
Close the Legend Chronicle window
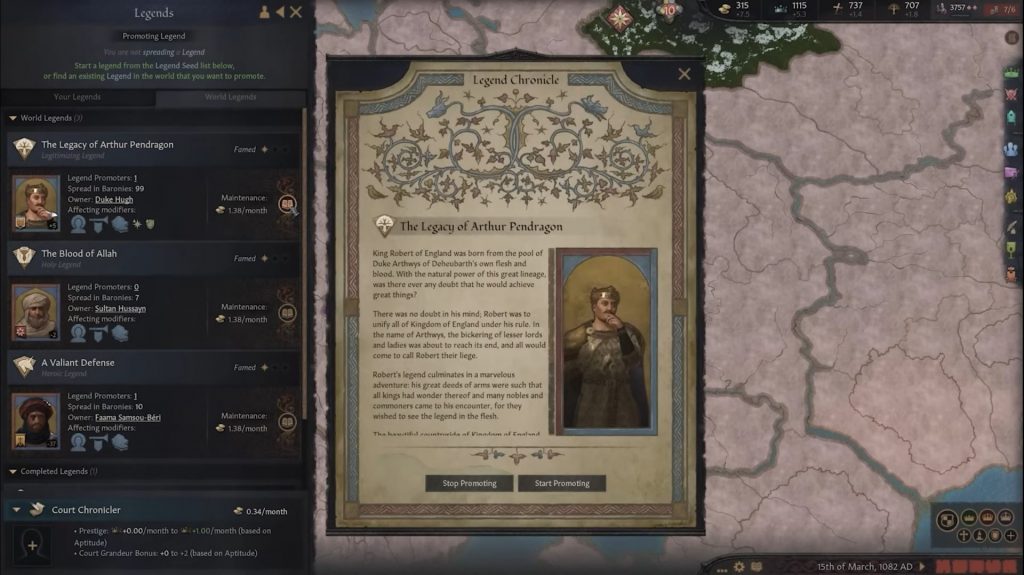point(684,74)
